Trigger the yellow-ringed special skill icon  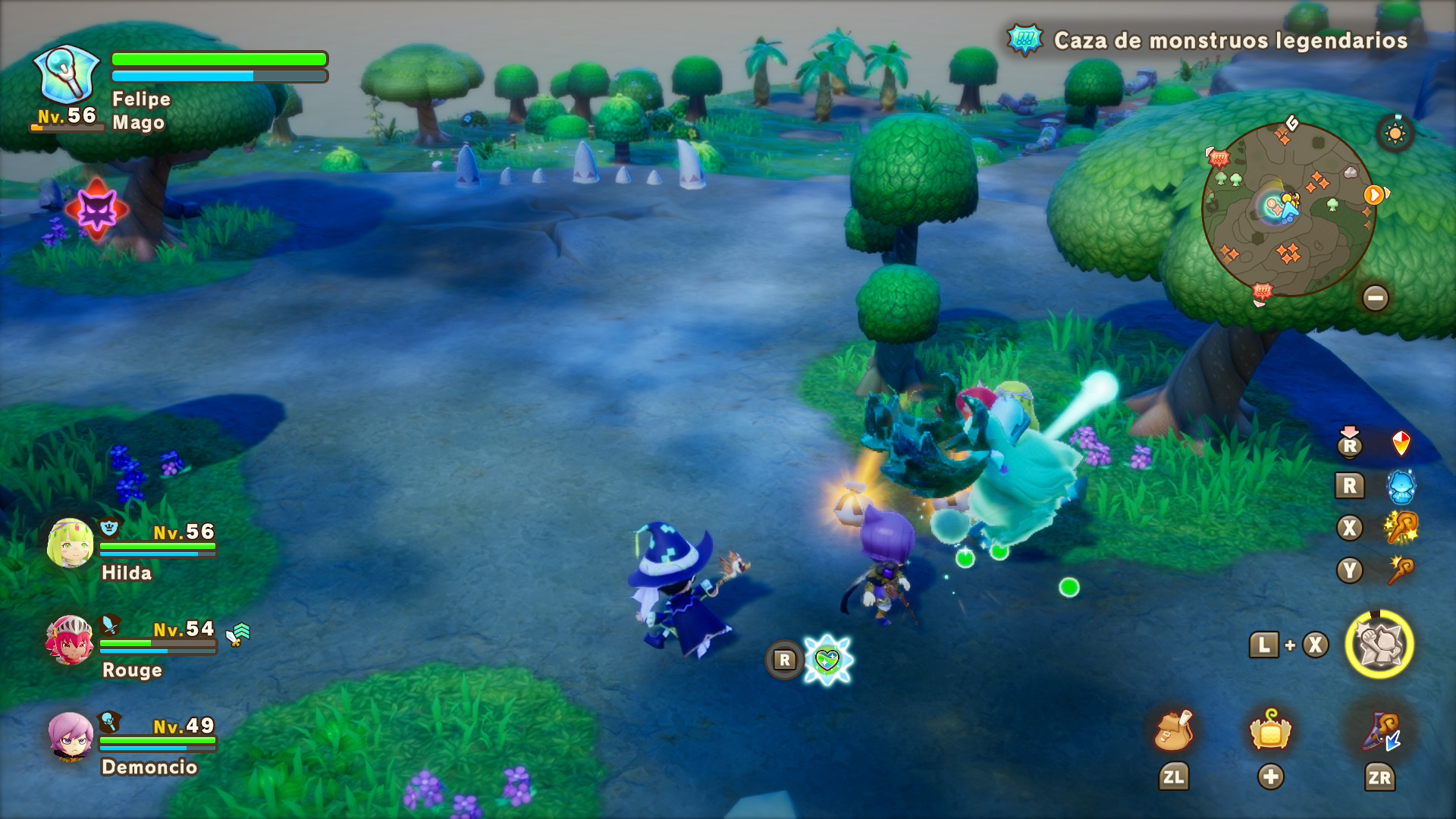point(1379,645)
